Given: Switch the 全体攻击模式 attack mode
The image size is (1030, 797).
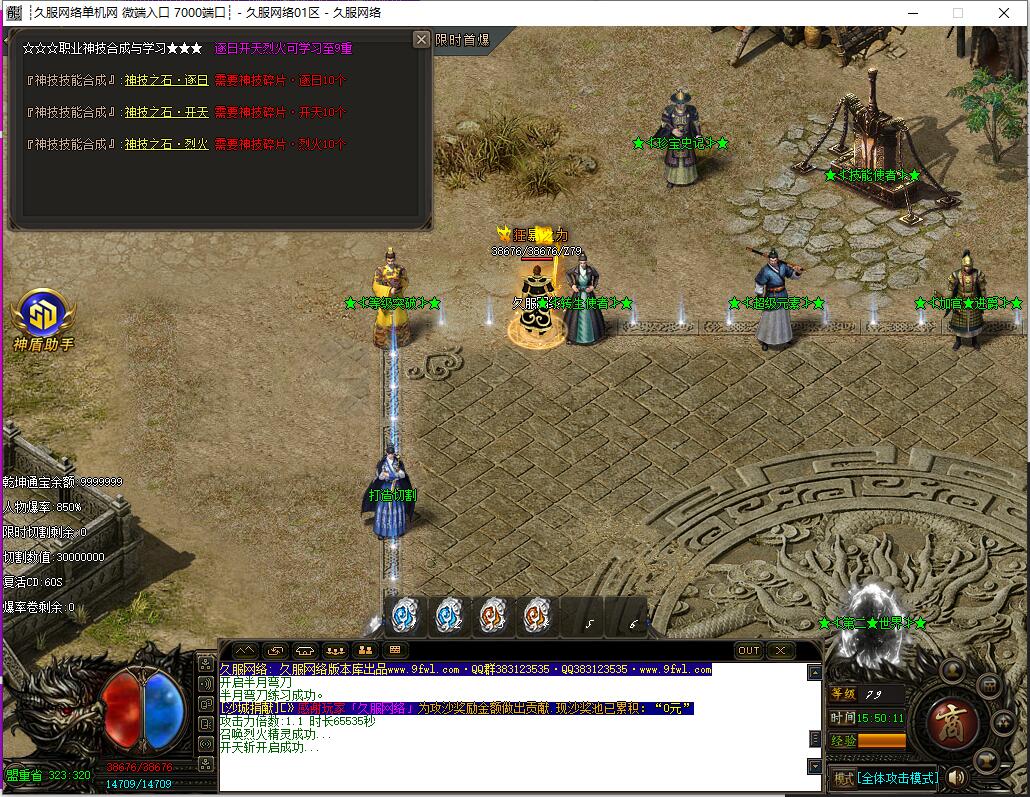Looking at the screenshot, I should [884, 778].
